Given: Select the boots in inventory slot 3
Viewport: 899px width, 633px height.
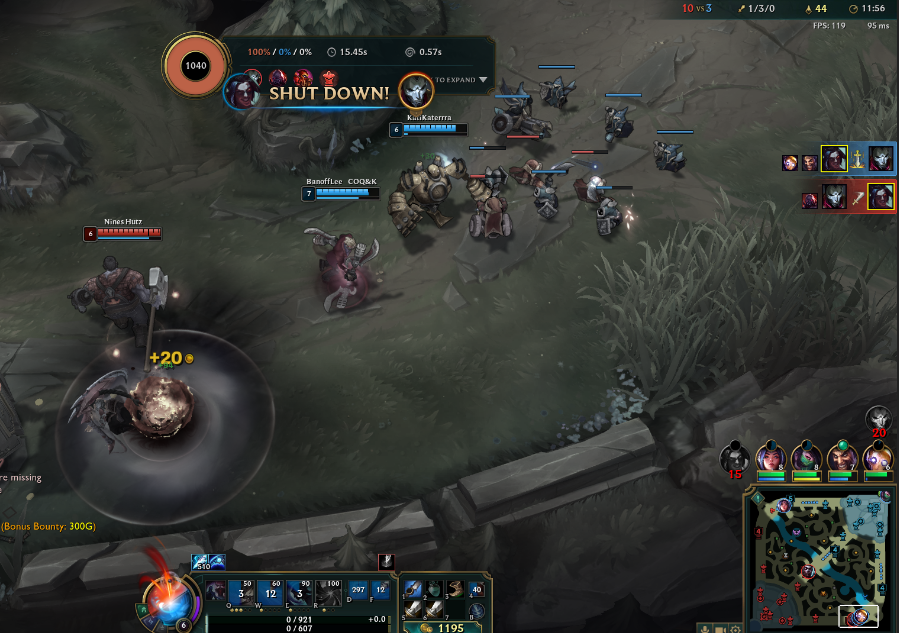Looking at the screenshot, I should click(454, 588).
